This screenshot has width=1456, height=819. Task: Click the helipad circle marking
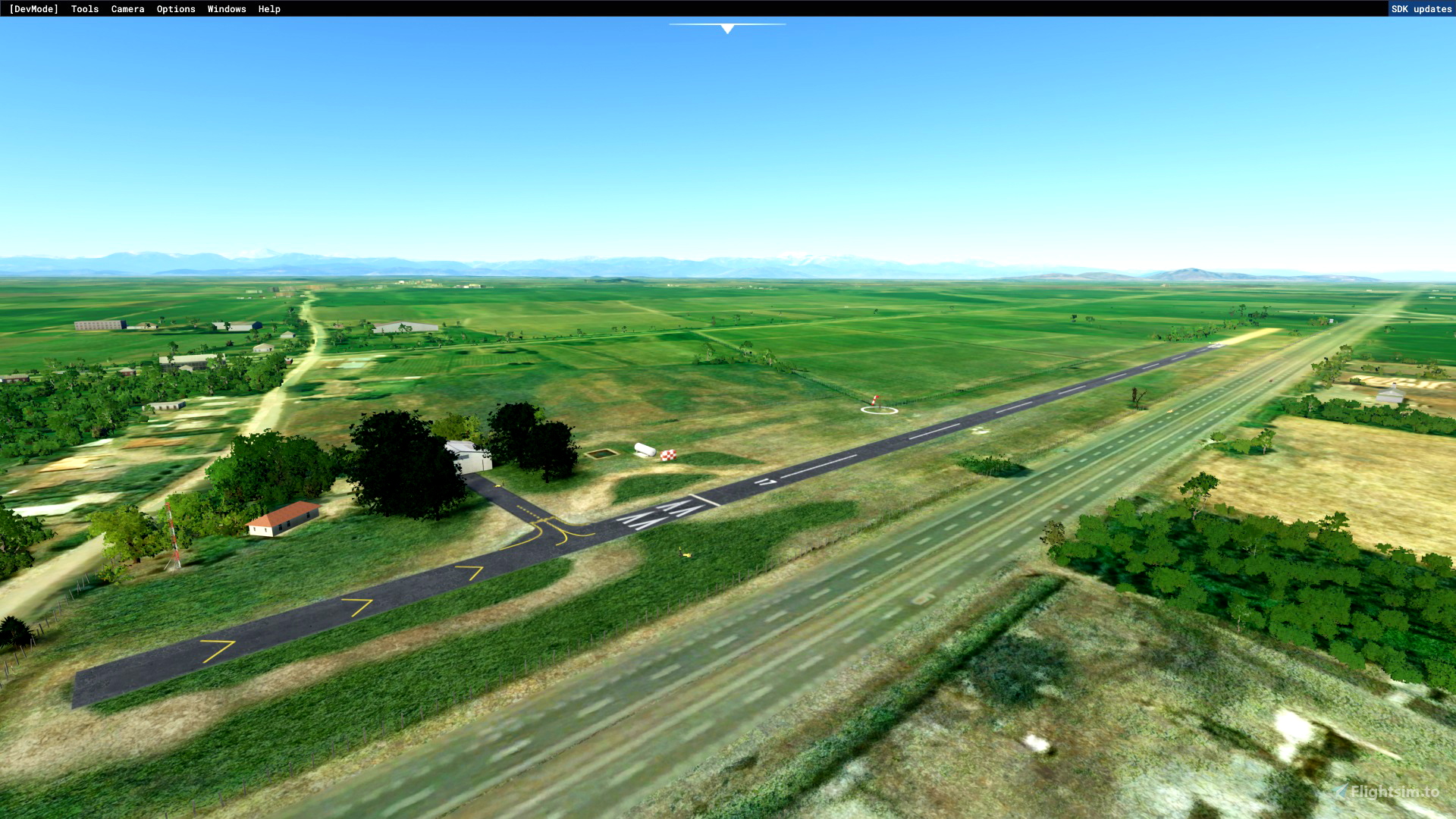(880, 410)
